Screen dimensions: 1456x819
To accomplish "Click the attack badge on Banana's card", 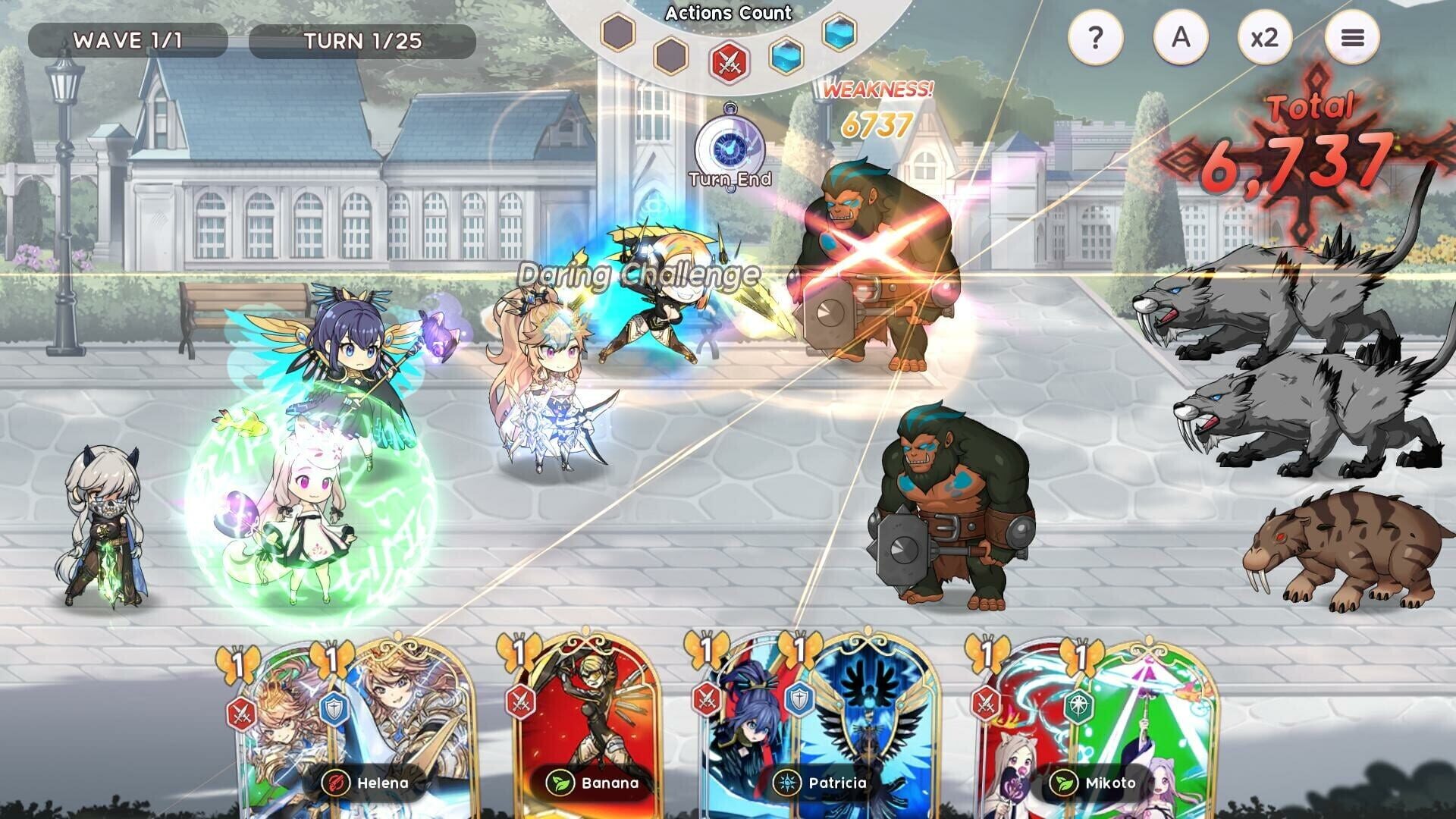I will pos(519,701).
